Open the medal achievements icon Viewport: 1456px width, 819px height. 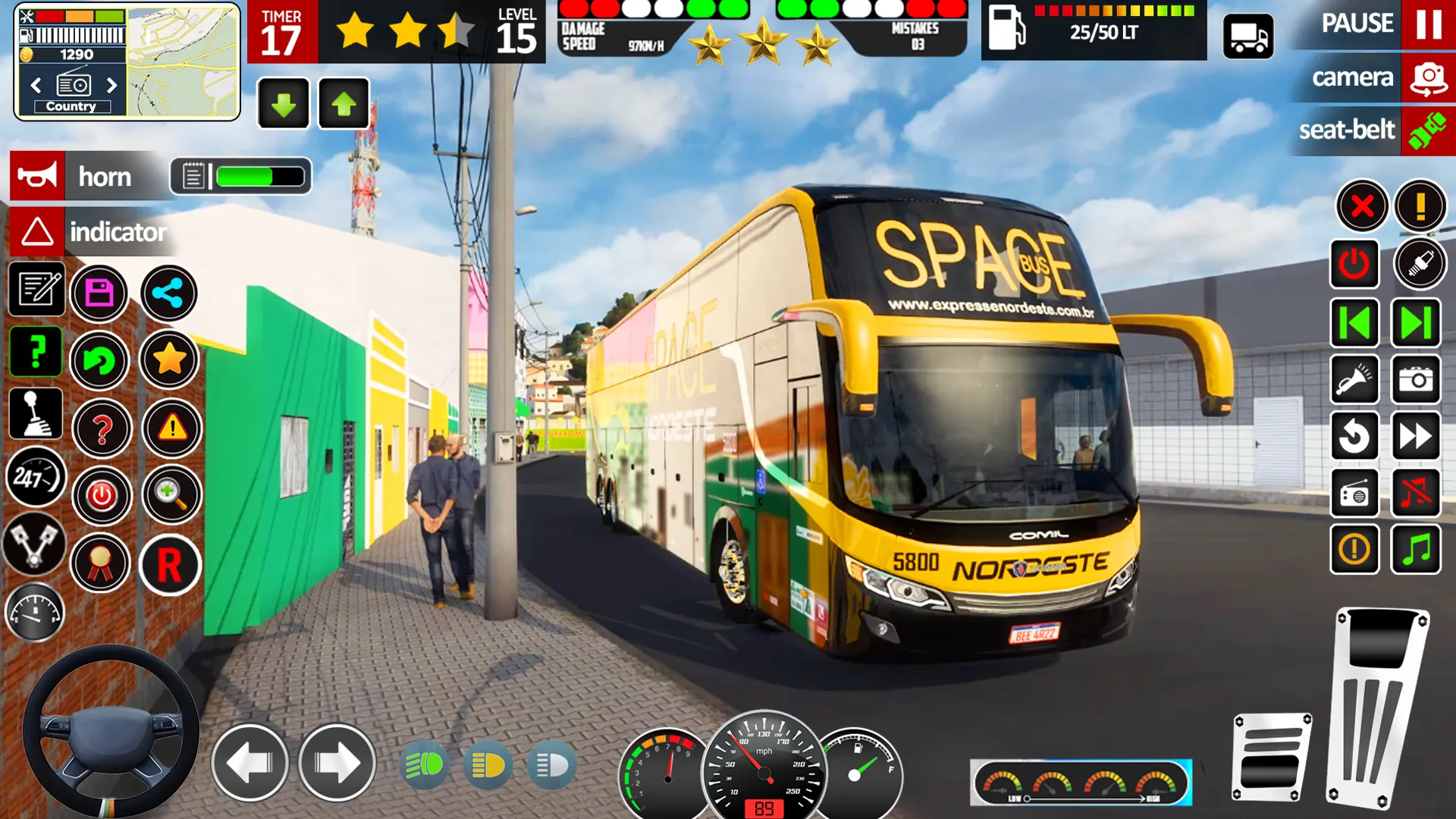pyautogui.click(x=102, y=565)
